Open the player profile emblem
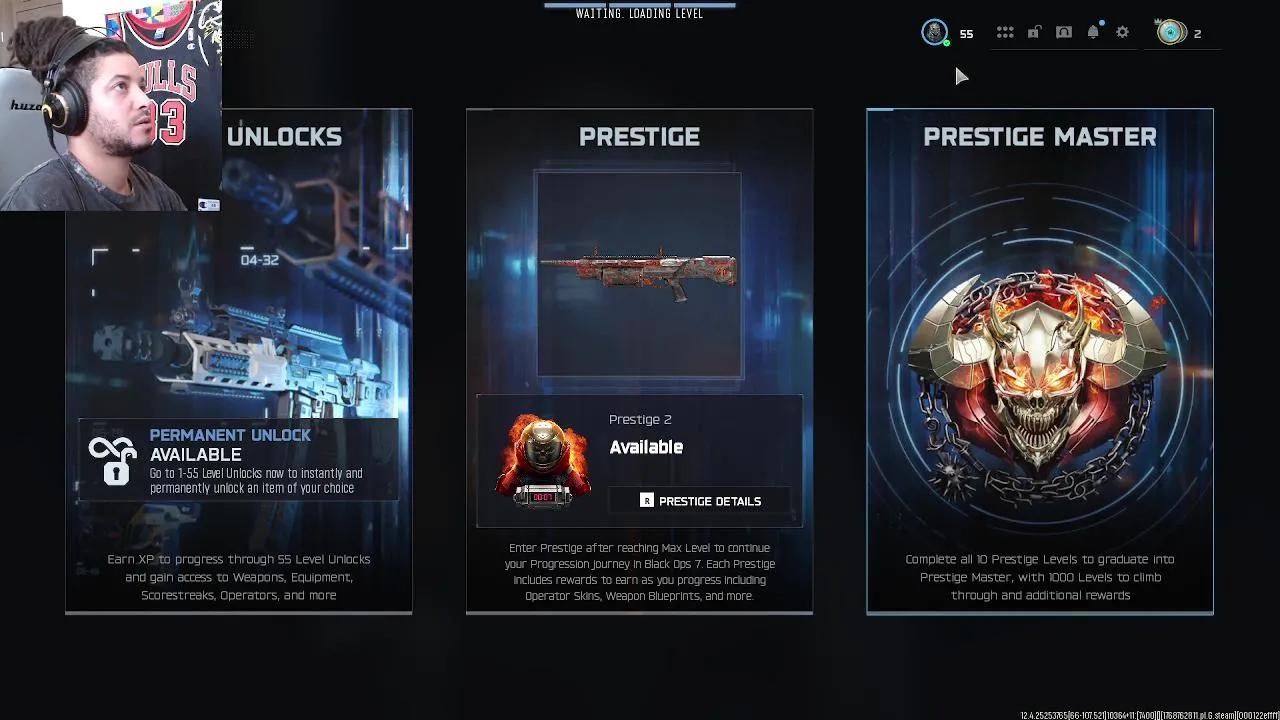The width and height of the screenshot is (1280, 720). pos(934,33)
